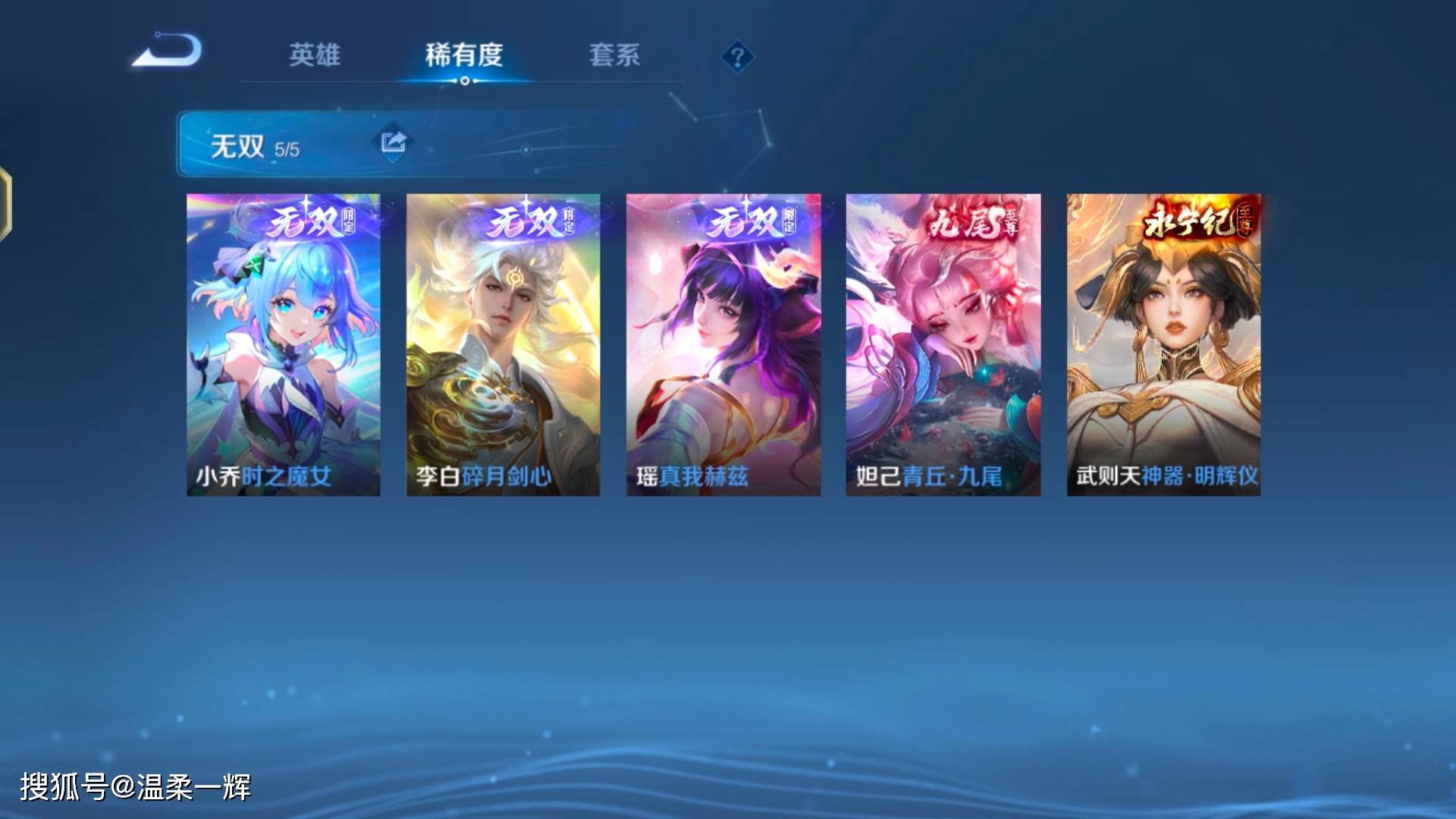Pick the 妲己 青丘·九尾 skin card
Screen dimensions: 1456x819
point(943,345)
